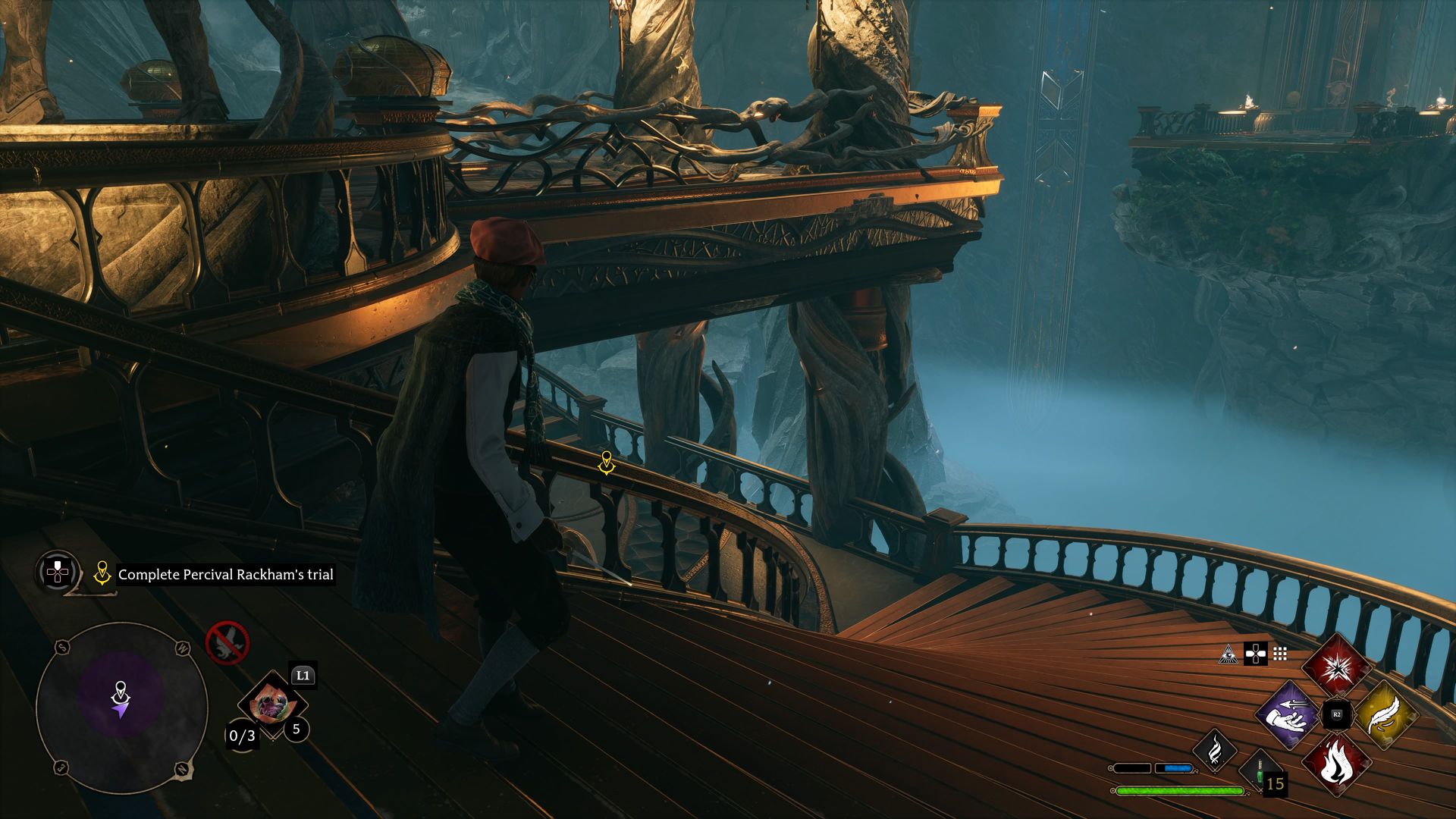Viewport: 1456px width, 819px height.
Task: Select the Chinese Chomping Cabbage tool slot
Action: [271, 704]
